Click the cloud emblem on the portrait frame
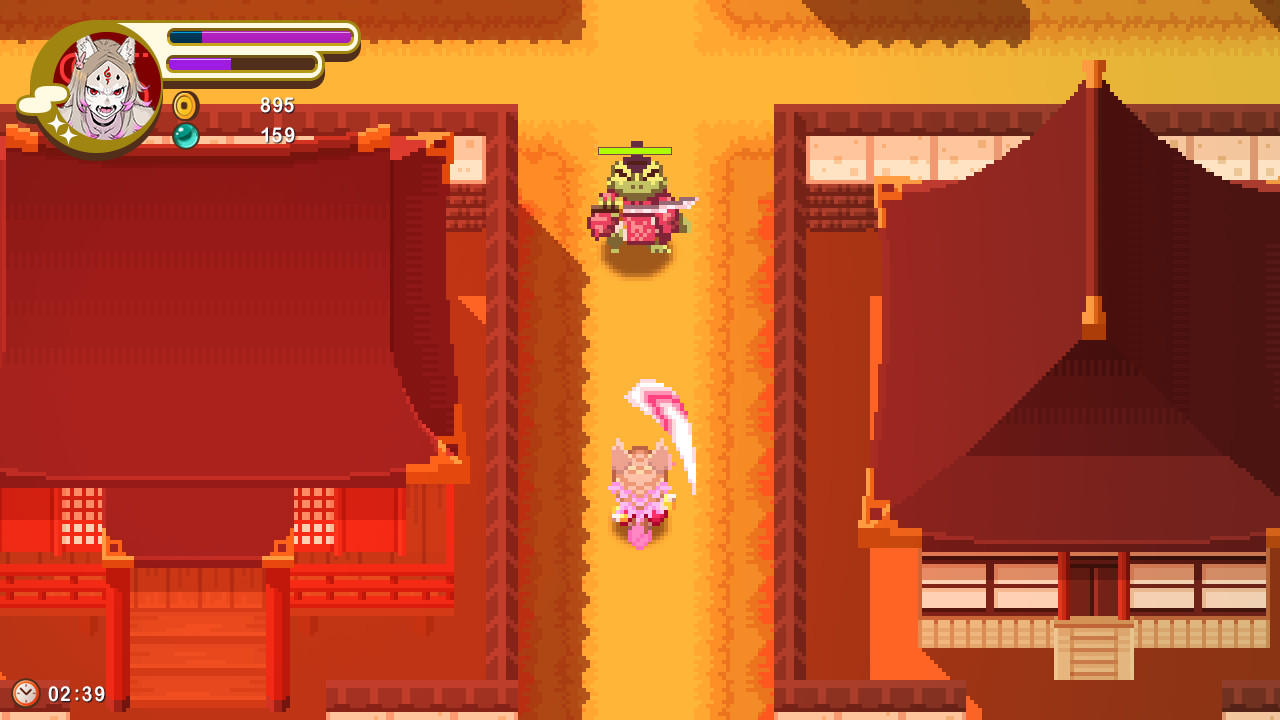This screenshot has height=720, width=1280. click(42, 101)
